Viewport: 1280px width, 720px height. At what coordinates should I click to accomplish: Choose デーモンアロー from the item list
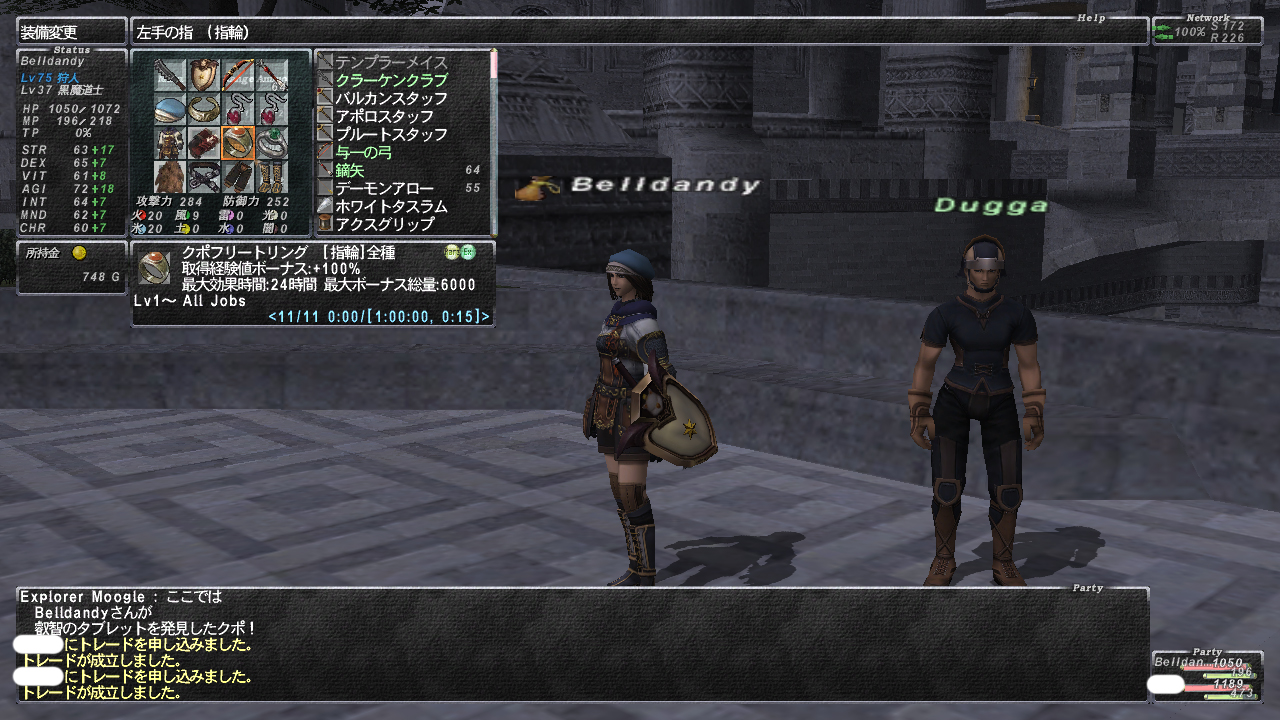coord(384,188)
